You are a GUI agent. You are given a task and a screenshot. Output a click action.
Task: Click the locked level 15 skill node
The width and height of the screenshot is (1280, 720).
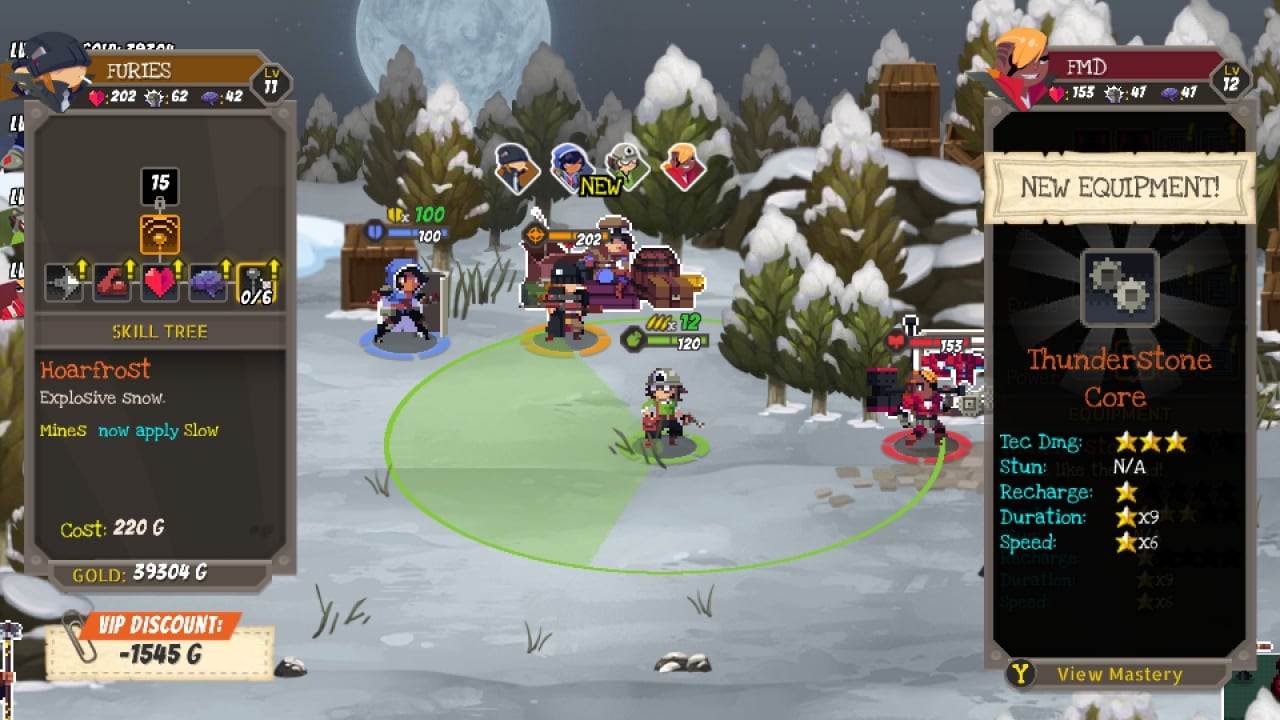coord(160,186)
